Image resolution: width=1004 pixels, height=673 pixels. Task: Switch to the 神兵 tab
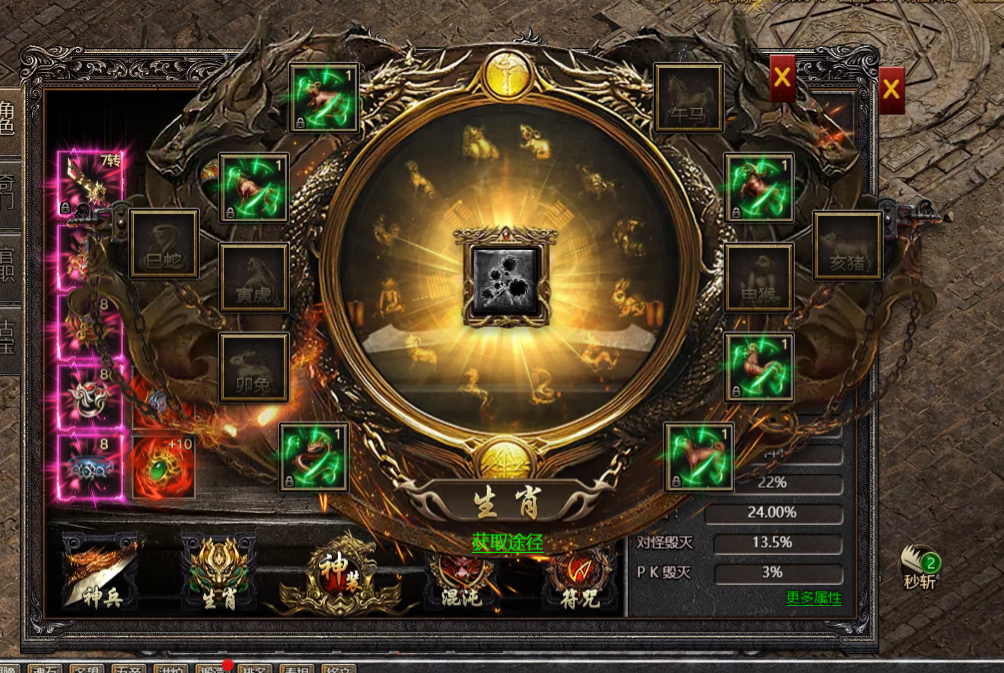click(98, 572)
